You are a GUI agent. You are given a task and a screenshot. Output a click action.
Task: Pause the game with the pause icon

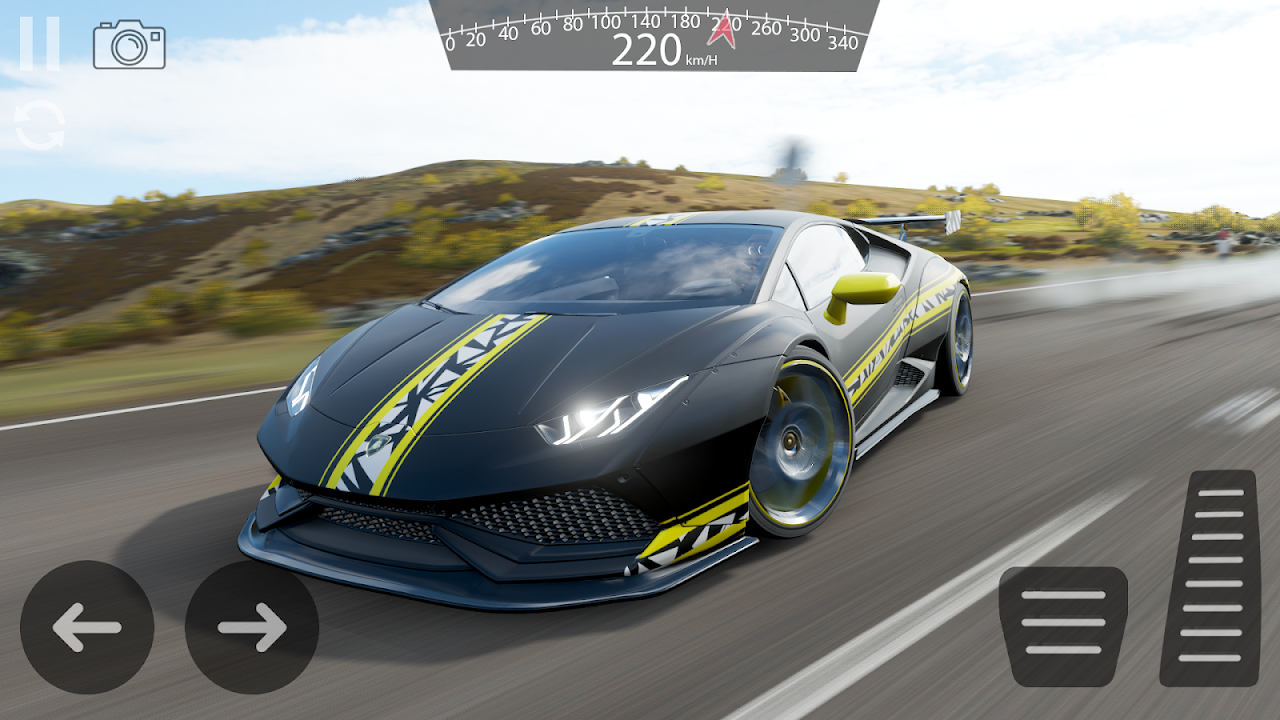39,44
